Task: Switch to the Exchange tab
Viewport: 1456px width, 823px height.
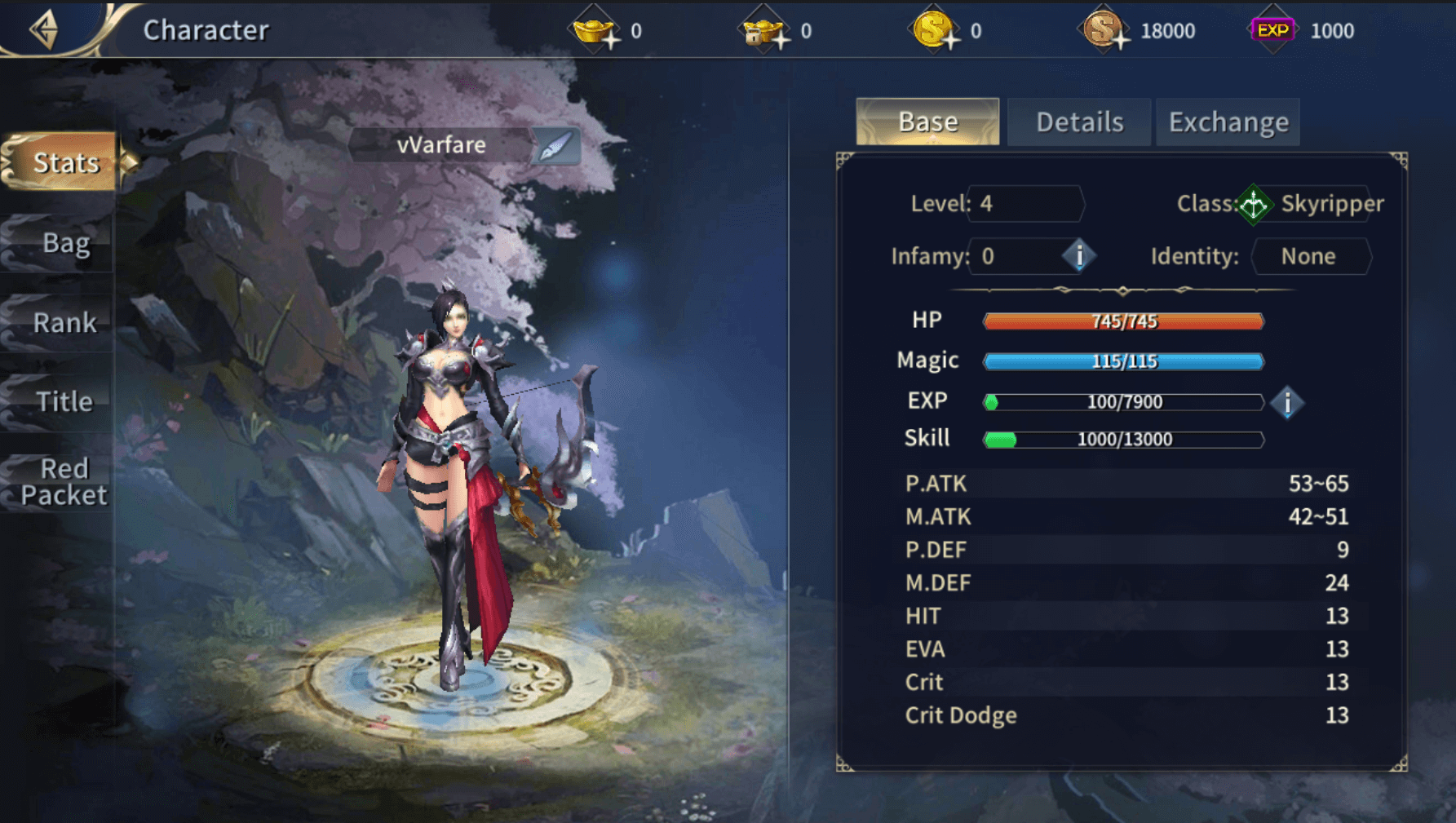Action: pyautogui.click(x=1228, y=122)
